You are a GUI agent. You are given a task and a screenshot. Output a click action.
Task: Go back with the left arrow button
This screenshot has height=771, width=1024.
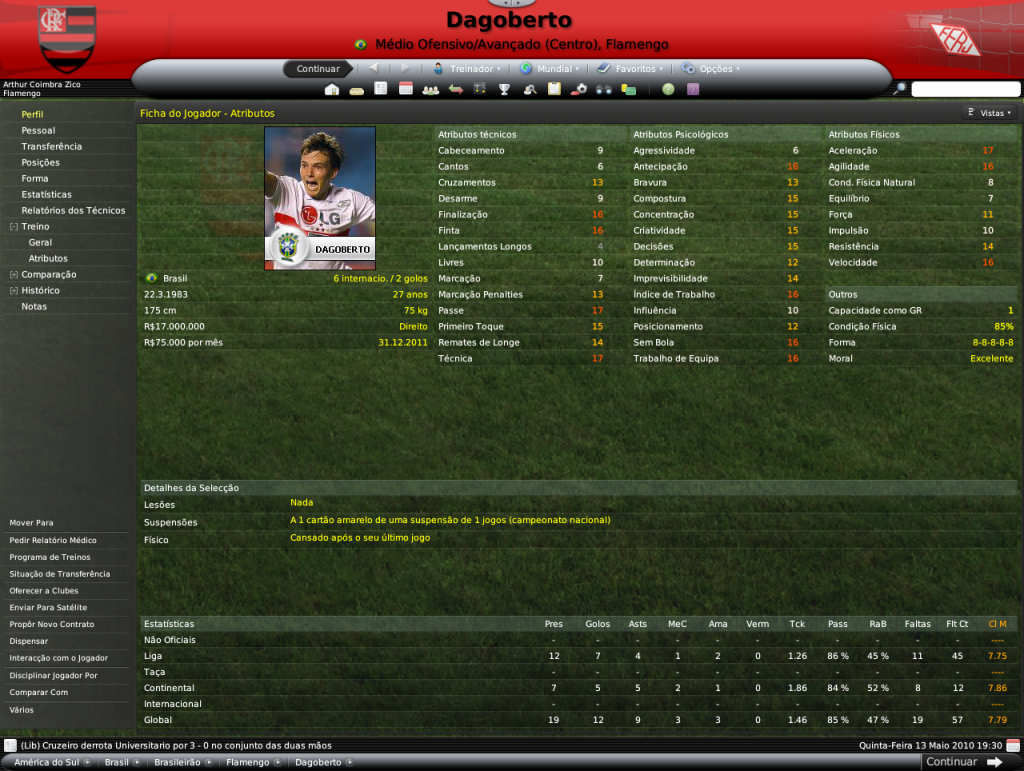pyautogui.click(x=374, y=69)
